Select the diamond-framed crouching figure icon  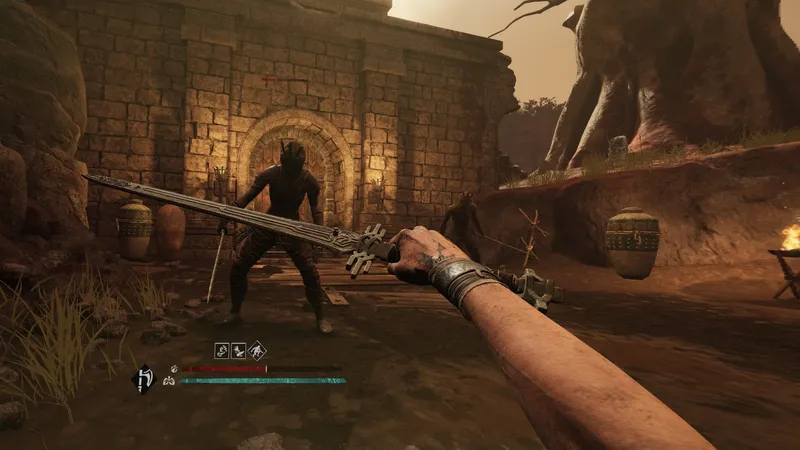pyautogui.click(x=257, y=350)
